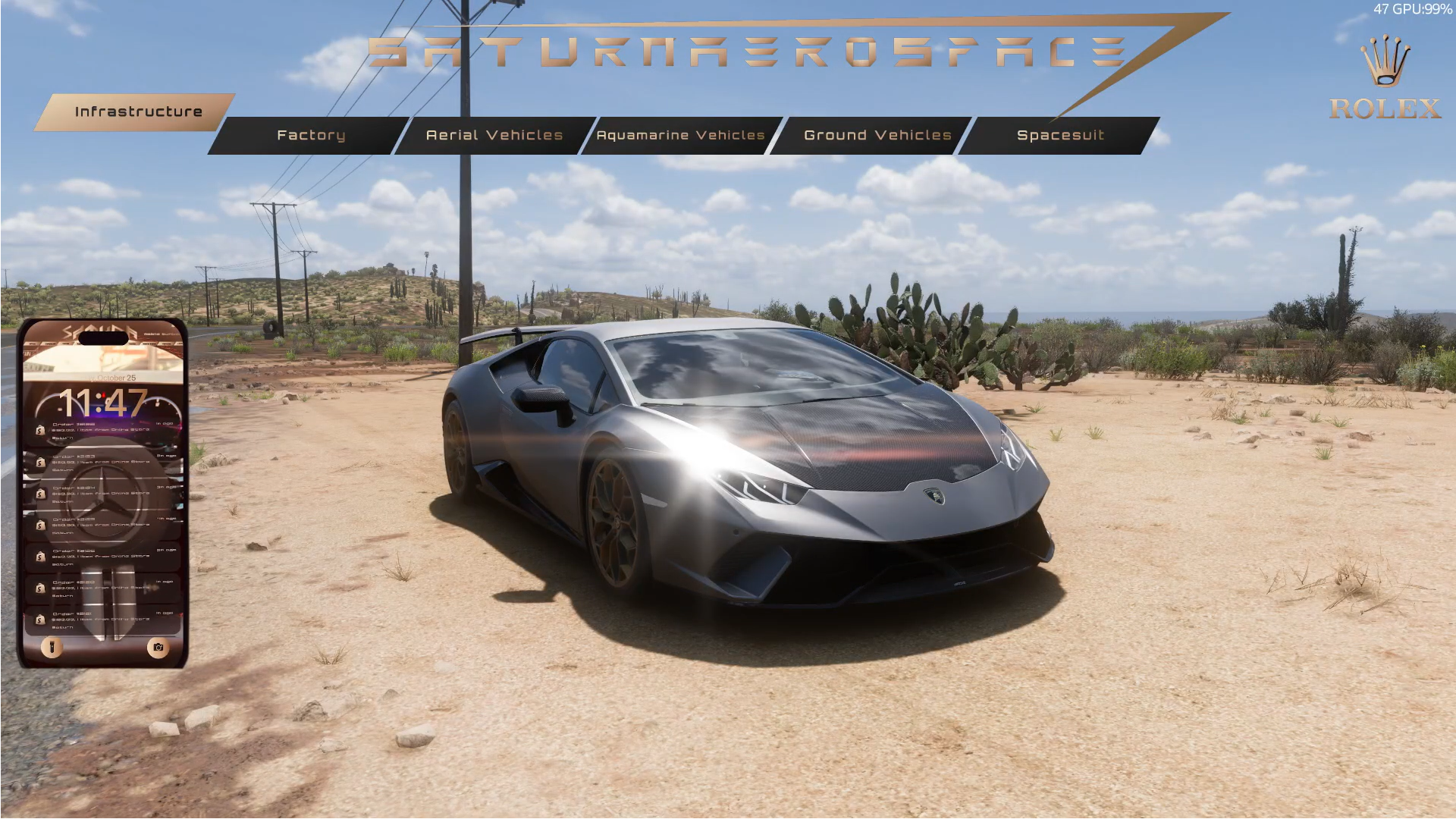Image resolution: width=1456 pixels, height=819 pixels.
Task: Click the Rolex crown logo
Action: click(1385, 62)
